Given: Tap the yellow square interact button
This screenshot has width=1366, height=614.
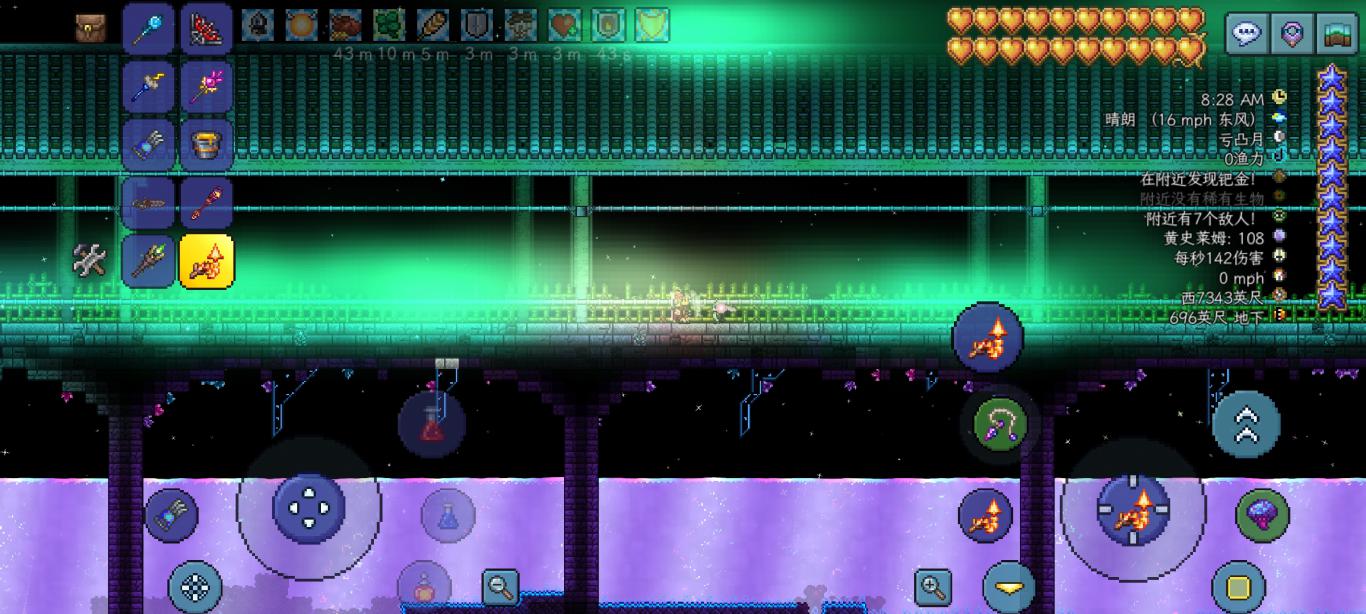Looking at the screenshot, I should pos(1239,587).
